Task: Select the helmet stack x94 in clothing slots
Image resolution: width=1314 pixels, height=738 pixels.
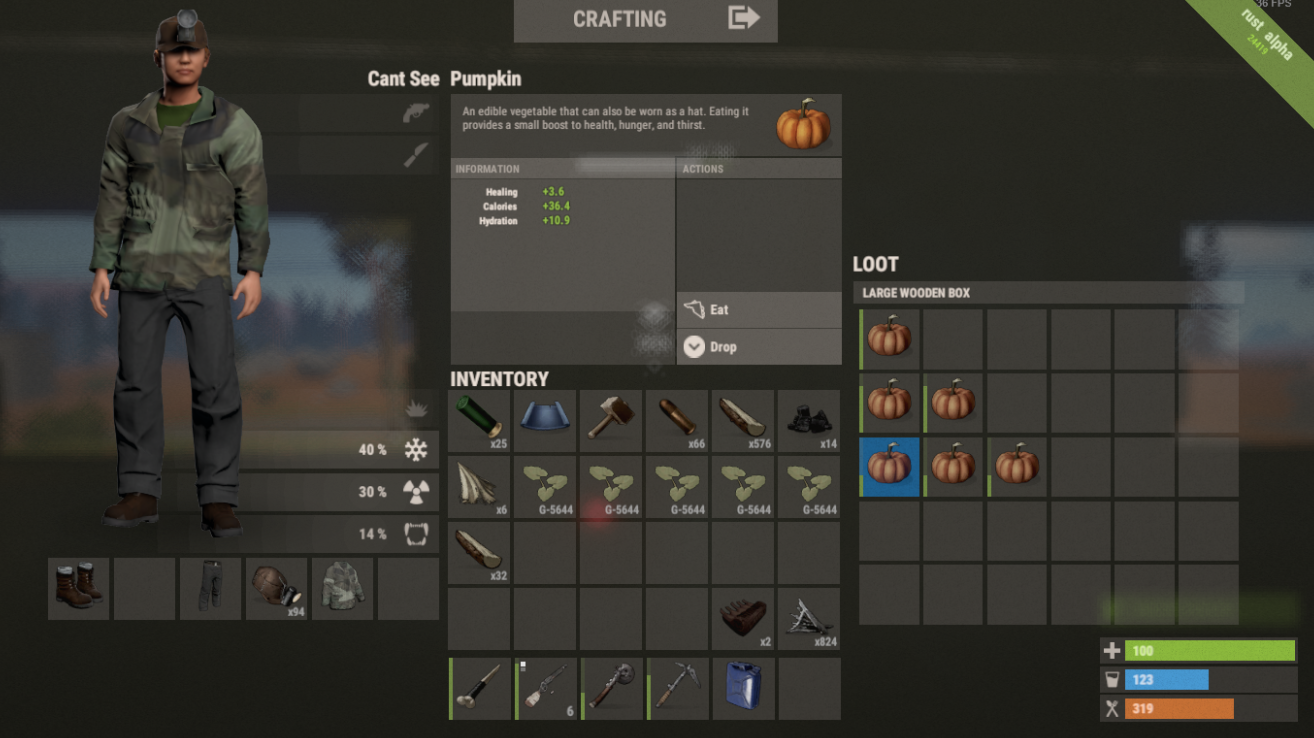Action: 276,588
